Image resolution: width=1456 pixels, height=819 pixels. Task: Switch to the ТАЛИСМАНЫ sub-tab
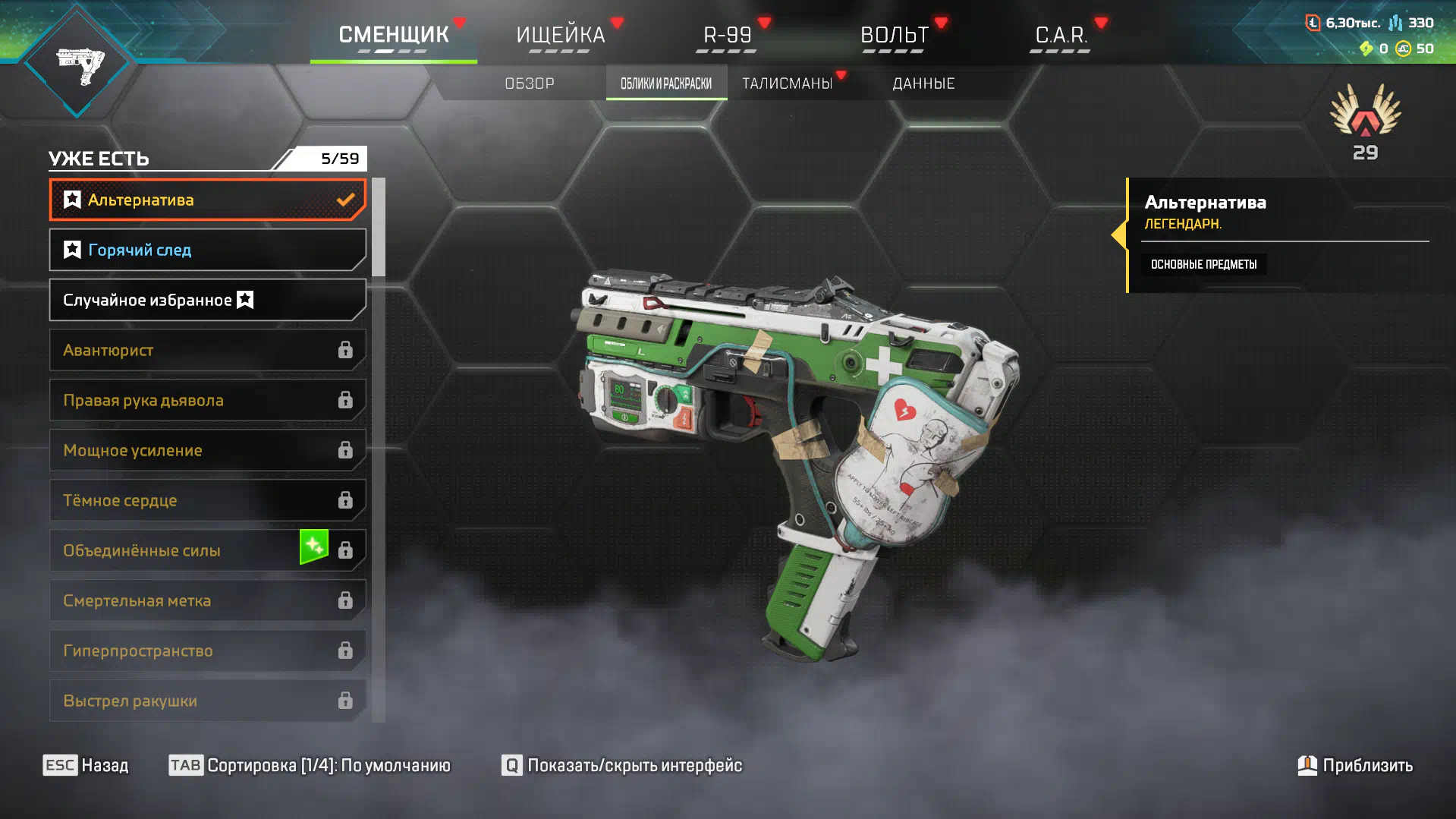tap(788, 83)
